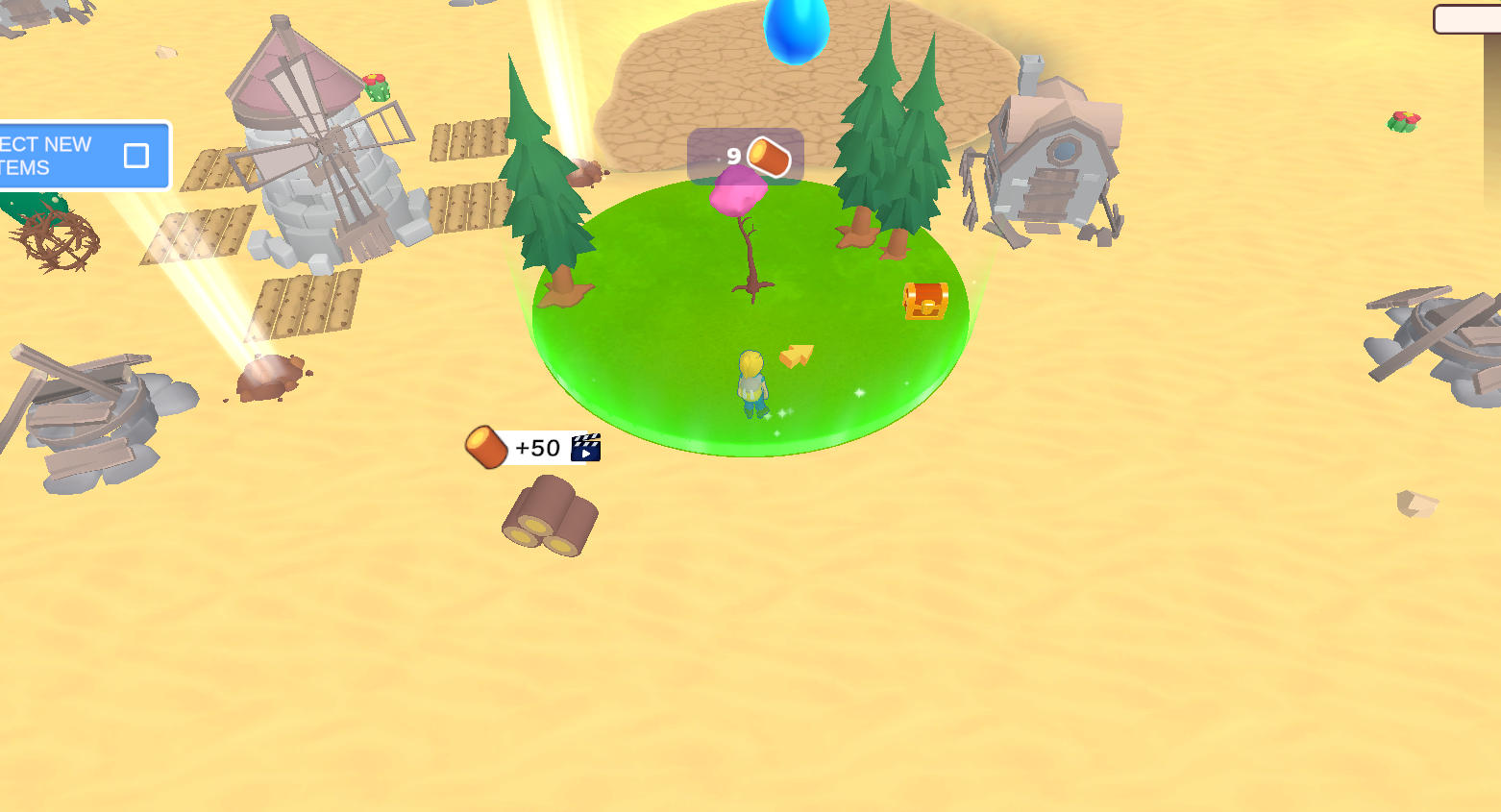The width and height of the screenshot is (1501, 812).
Task: Select the top-right notification tab
Action: pyautogui.click(x=1470, y=17)
